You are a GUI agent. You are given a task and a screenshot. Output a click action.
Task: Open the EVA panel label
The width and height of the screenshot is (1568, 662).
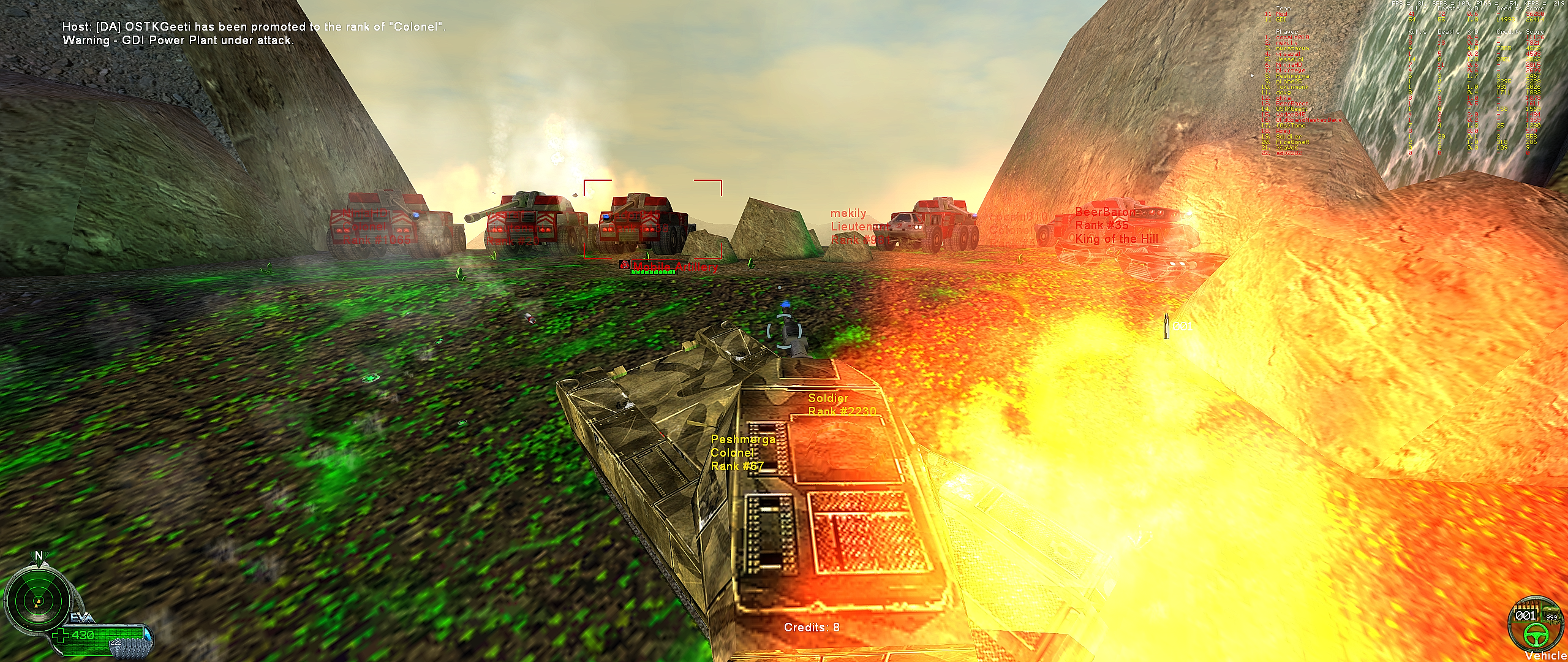[x=76, y=617]
